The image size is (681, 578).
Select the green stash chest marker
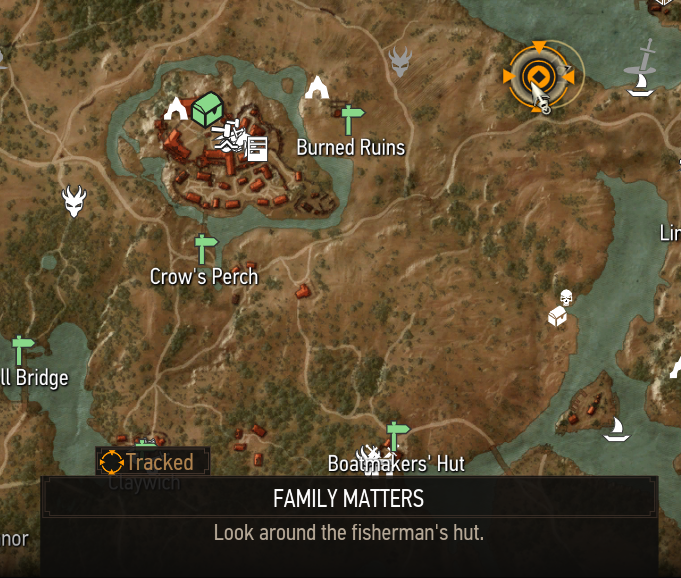tap(207, 108)
